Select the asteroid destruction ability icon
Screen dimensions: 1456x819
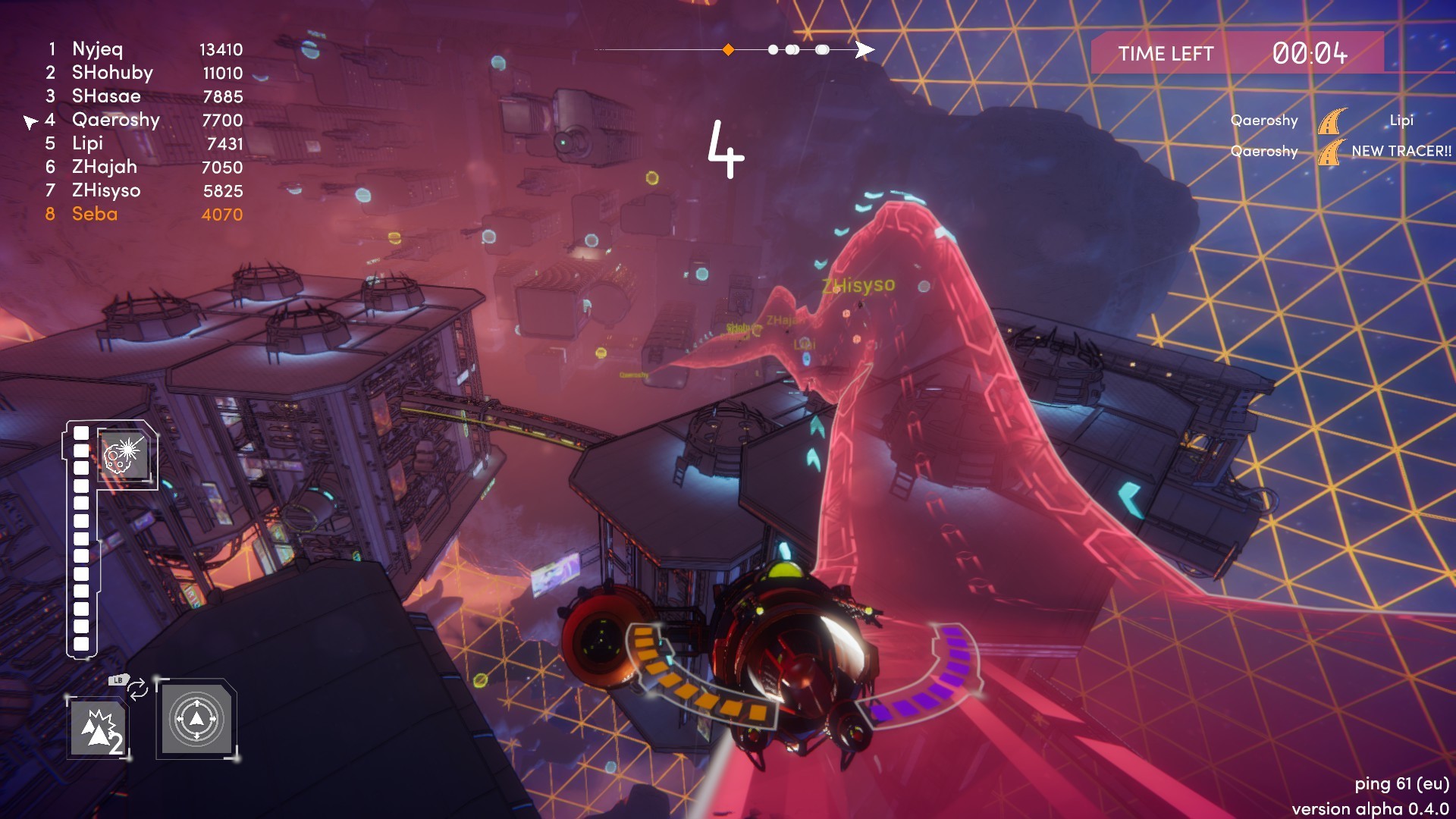click(124, 453)
